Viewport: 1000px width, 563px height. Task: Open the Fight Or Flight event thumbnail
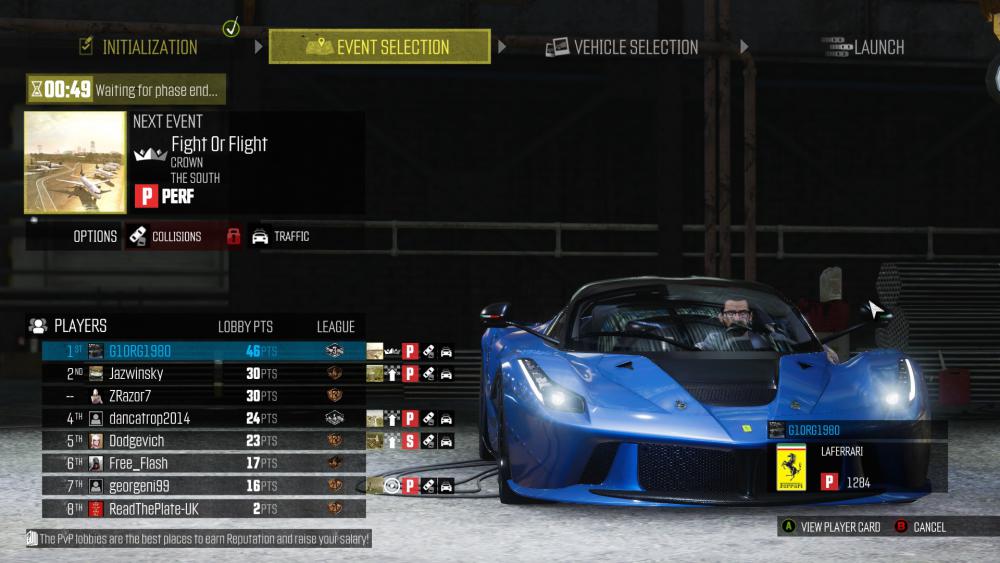(75, 162)
